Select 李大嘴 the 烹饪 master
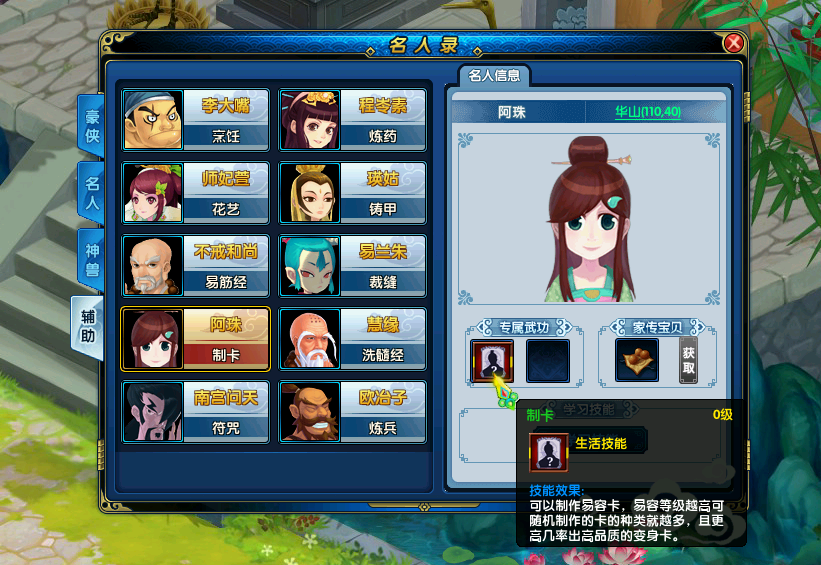 pyautogui.click(x=196, y=120)
